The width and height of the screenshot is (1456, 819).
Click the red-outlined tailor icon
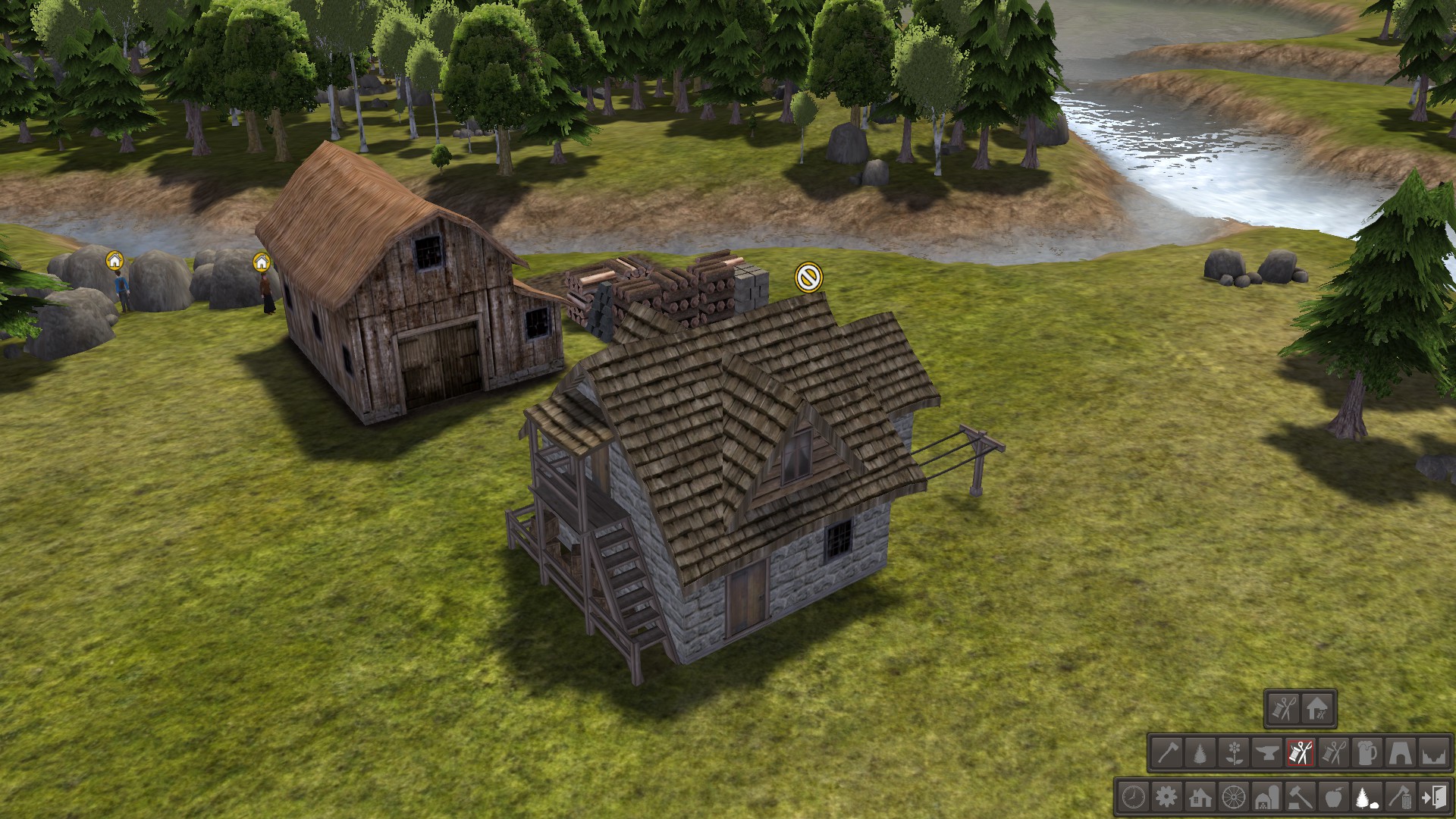[x=1301, y=754]
